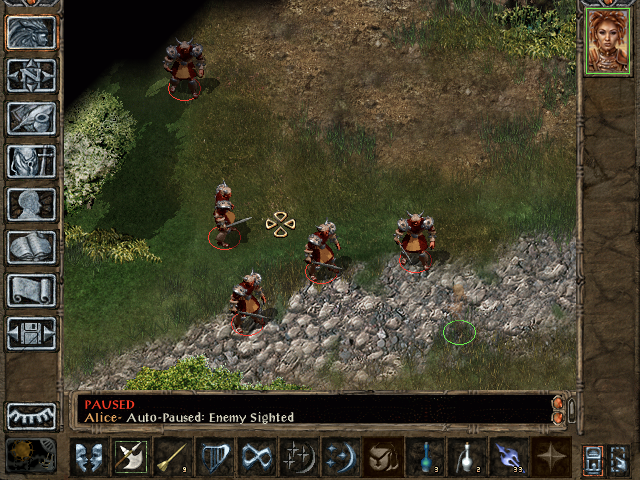Rest the party using the closed eye button

(x=31, y=416)
